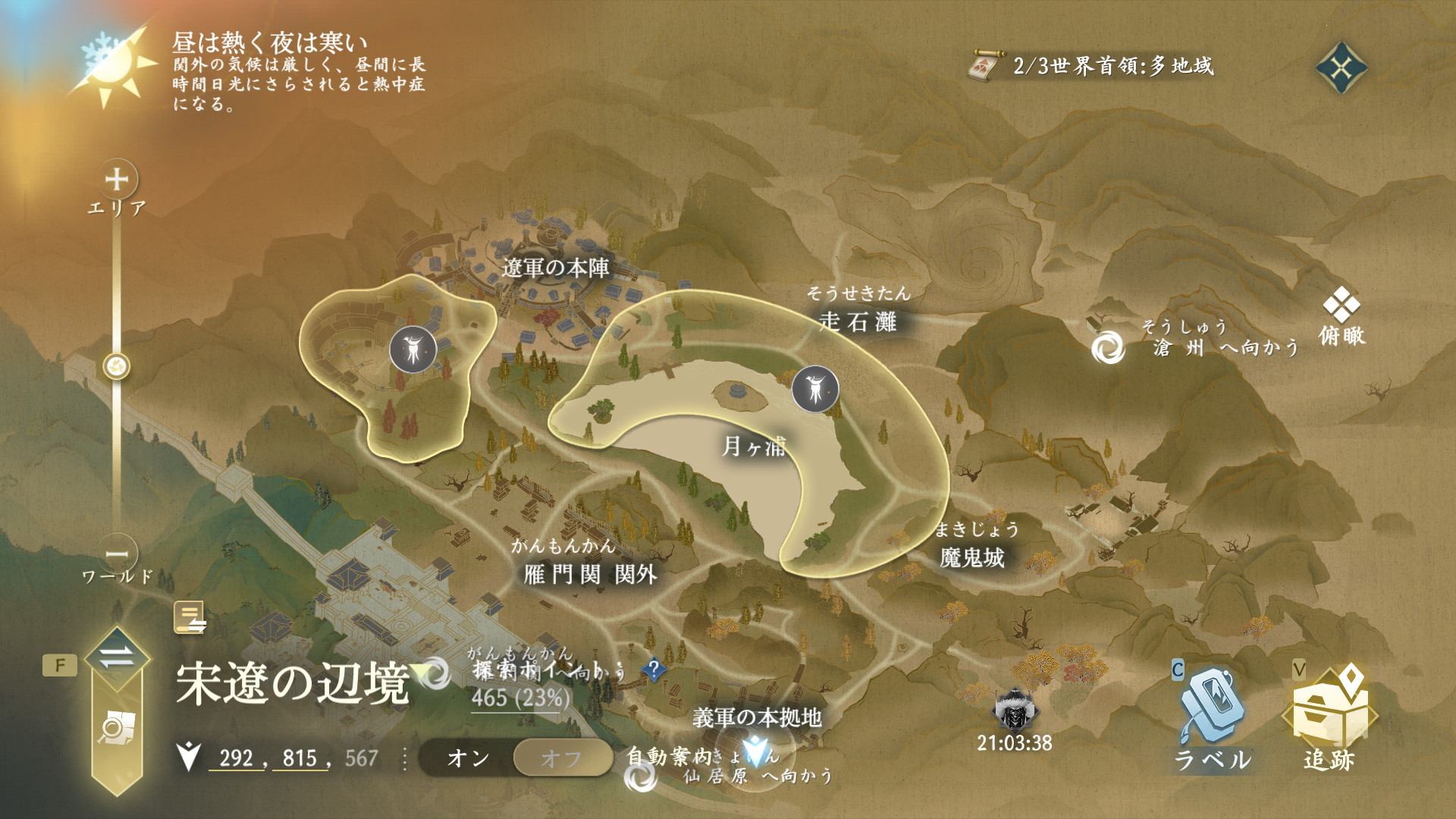Select the horn marker near 遼軍の本陣
The image size is (1456, 819).
pyautogui.click(x=412, y=350)
